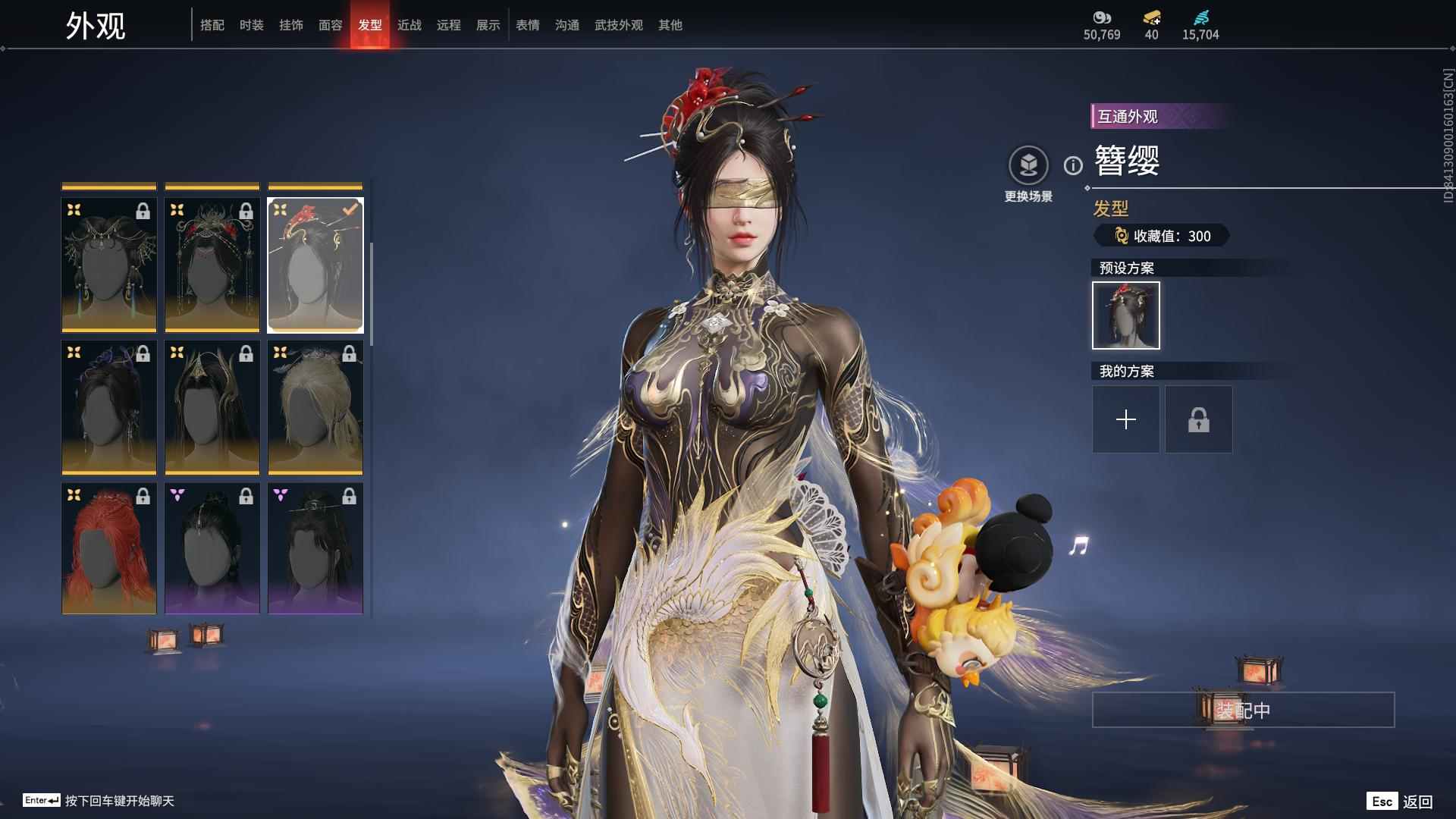Viewport: 1456px width, 819px height.
Task: Open the 近战 tab
Action: point(409,25)
